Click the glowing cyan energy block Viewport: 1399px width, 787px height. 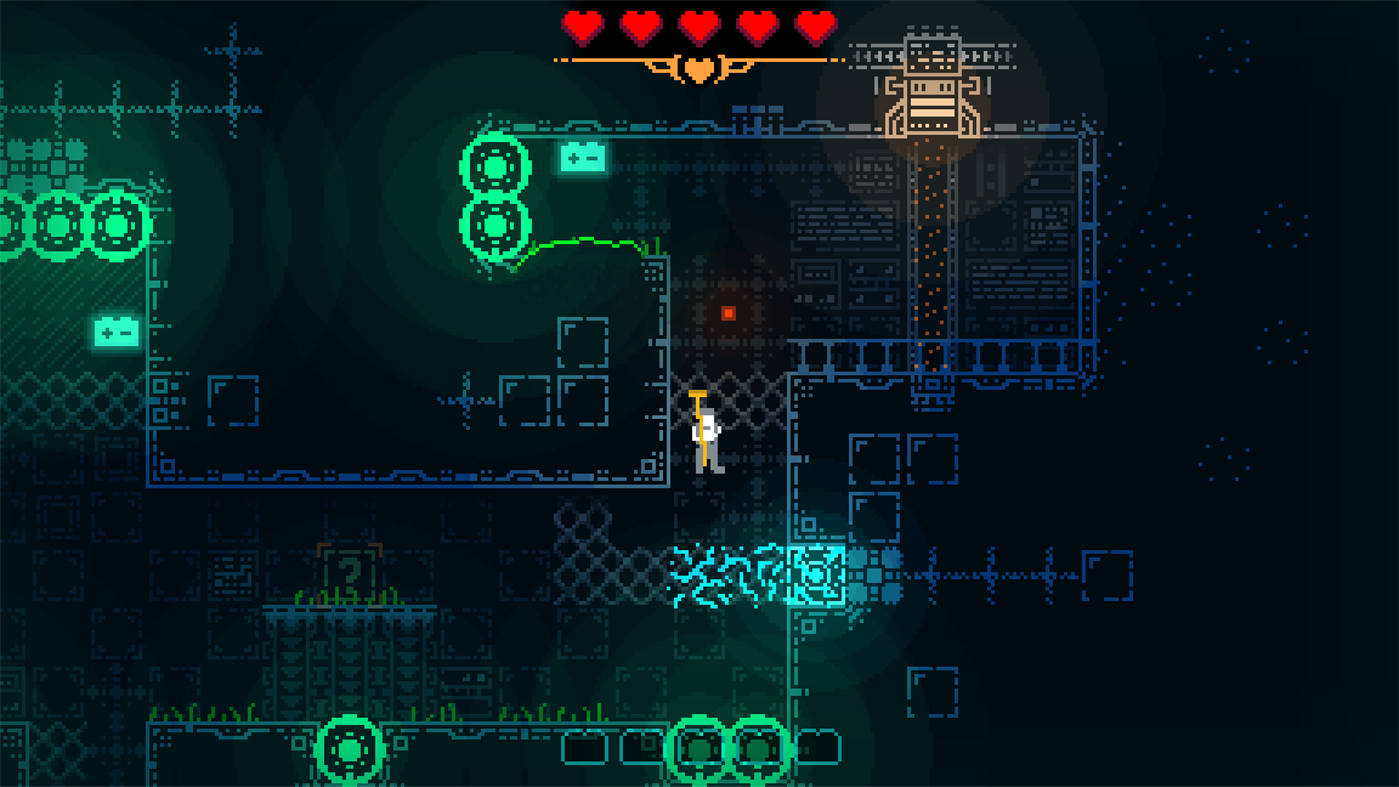pyautogui.click(x=817, y=577)
